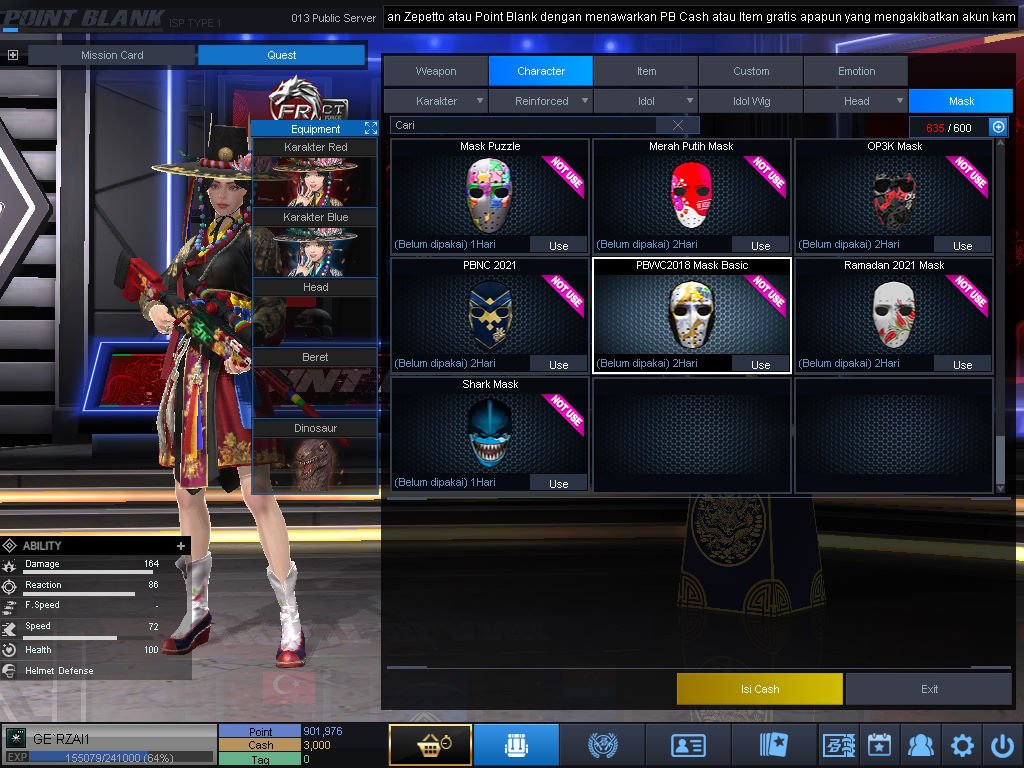Viewport: 1024px width, 768px height.
Task: Open settings with the gear icon
Action: (x=962, y=745)
